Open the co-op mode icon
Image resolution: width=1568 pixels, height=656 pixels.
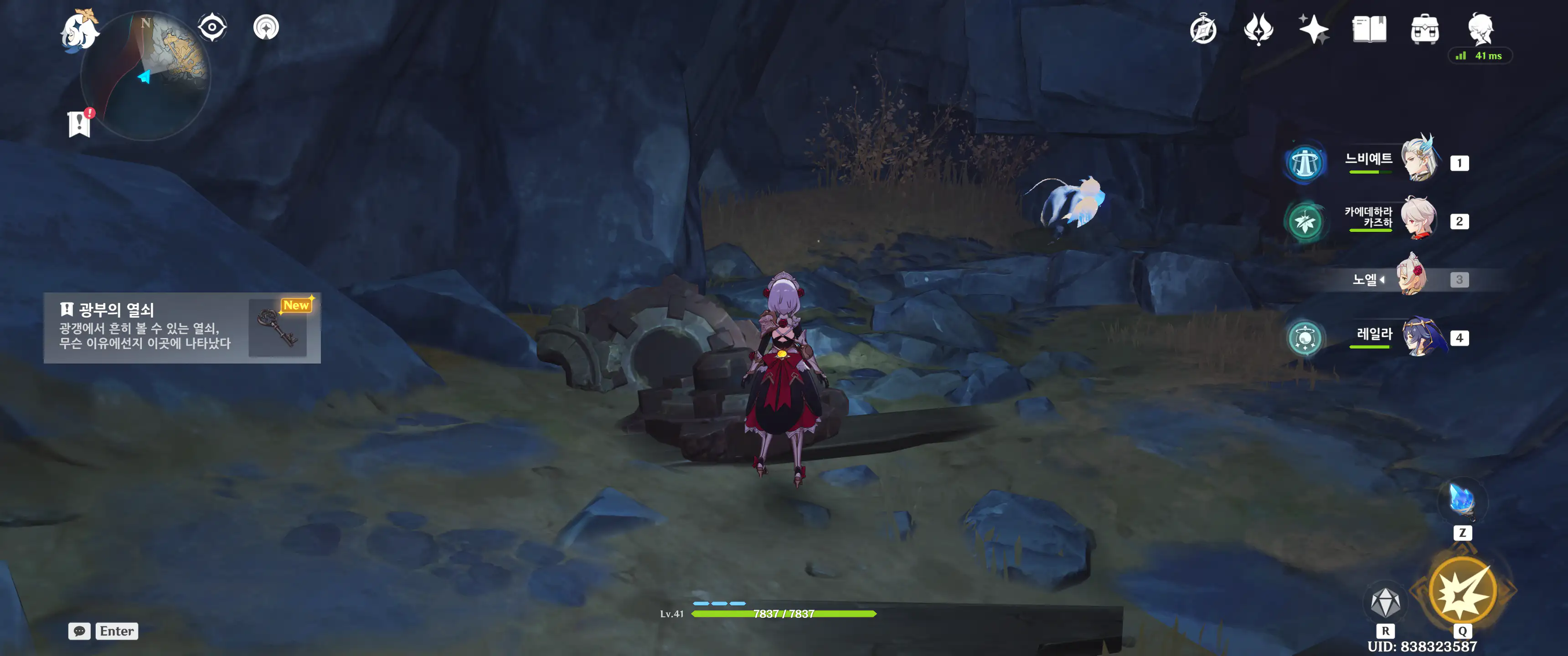pos(266,27)
